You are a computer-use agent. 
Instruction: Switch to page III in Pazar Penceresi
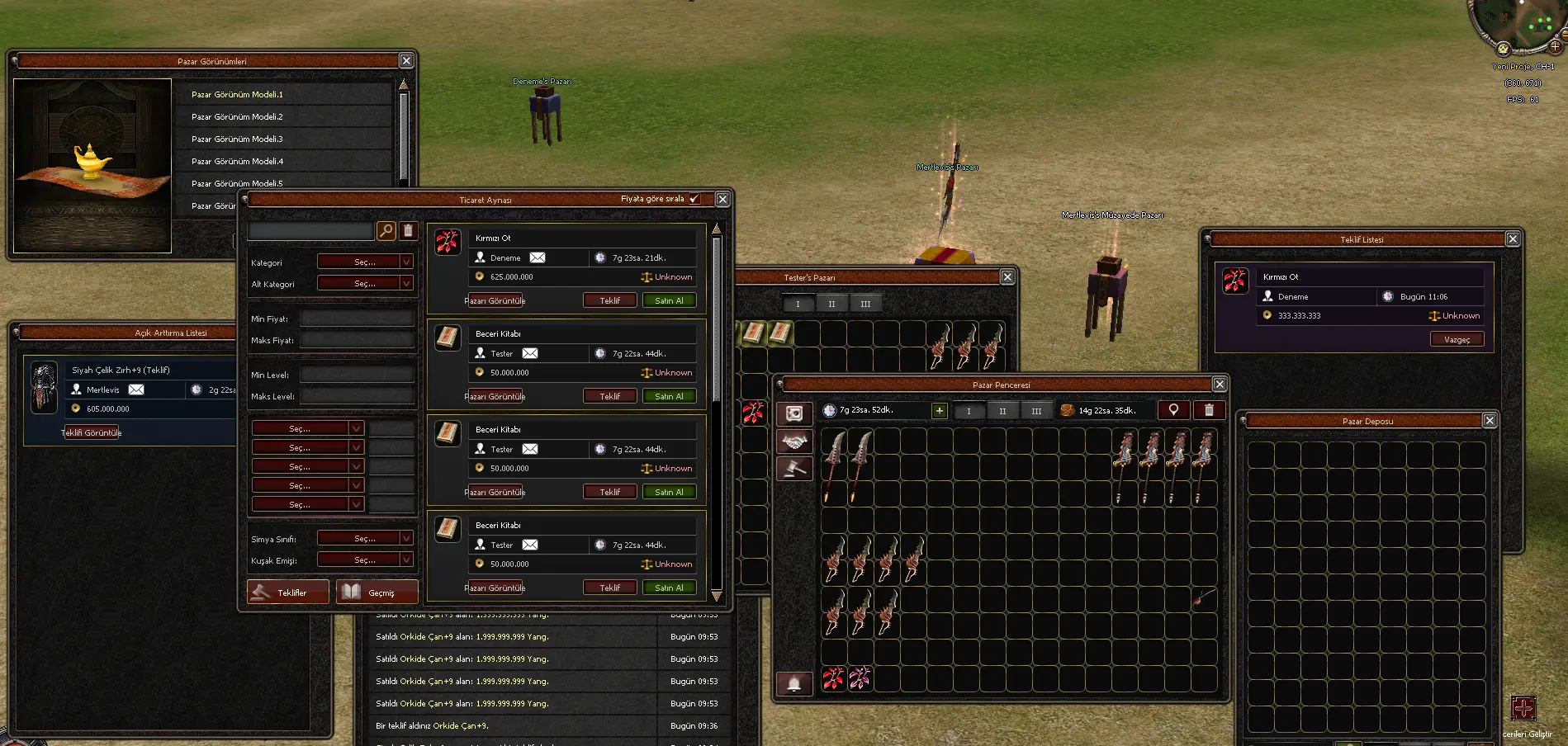coord(1036,411)
